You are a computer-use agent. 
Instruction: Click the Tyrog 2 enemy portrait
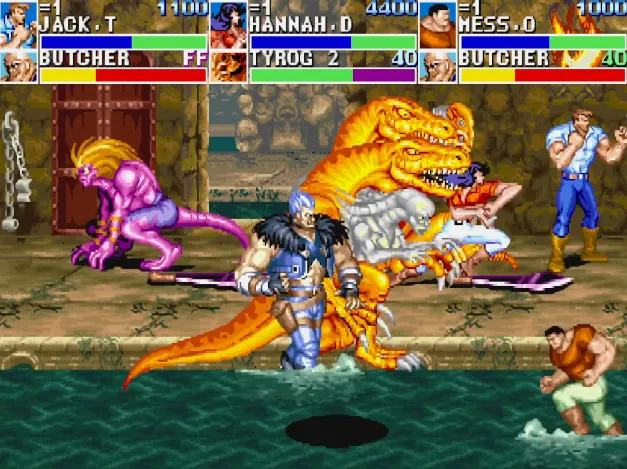tap(229, 66)
